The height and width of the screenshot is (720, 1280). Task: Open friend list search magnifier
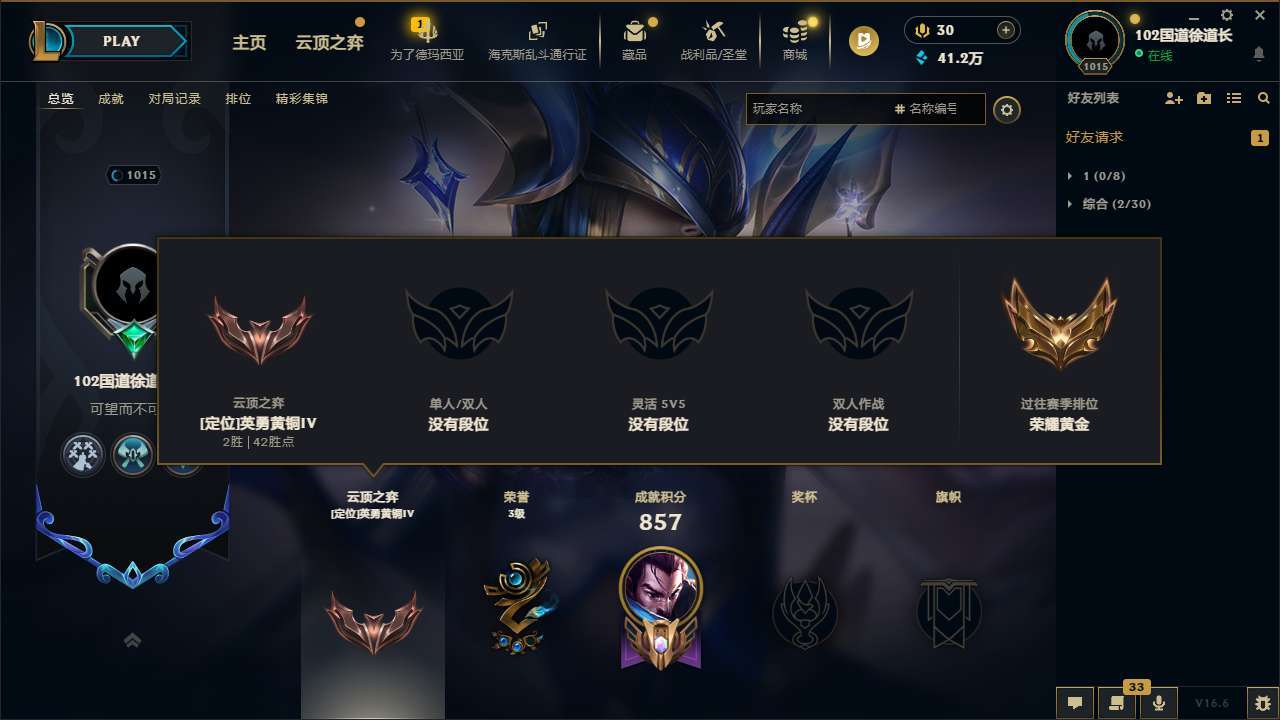click(x=1264, y=98)
